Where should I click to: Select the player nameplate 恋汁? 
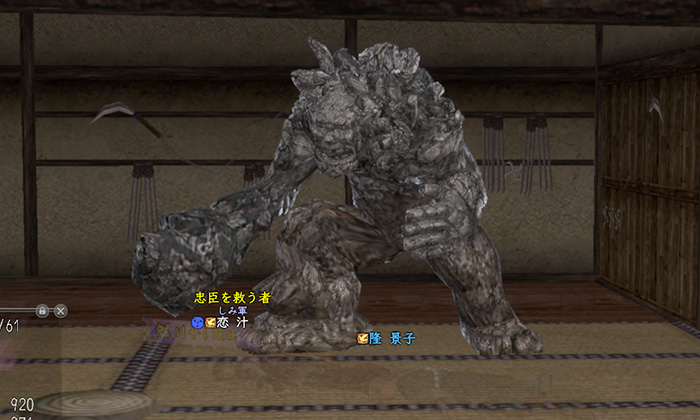(x=234, y=323)
